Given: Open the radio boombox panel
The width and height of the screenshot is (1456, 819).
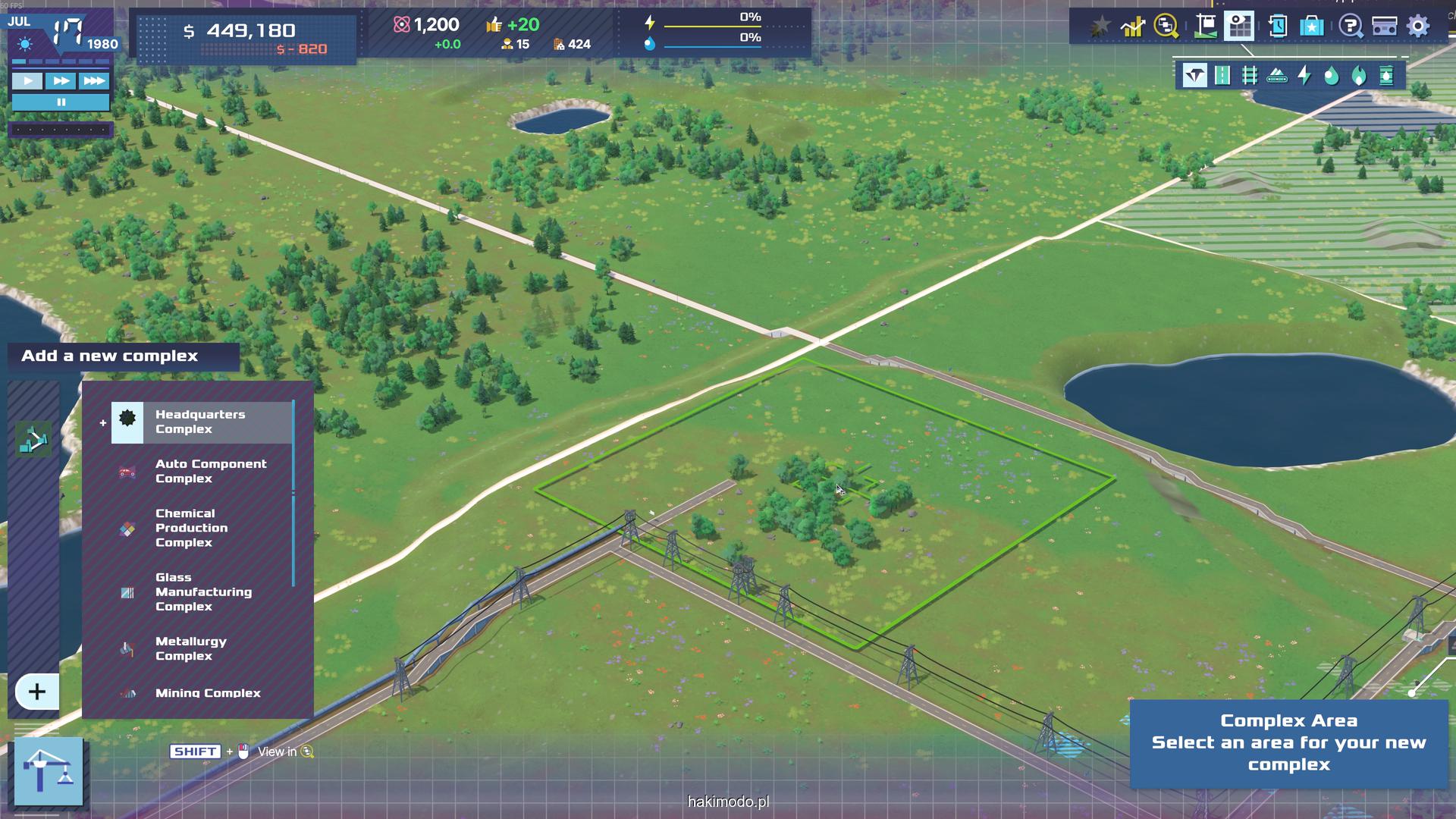Looking at the screenshot, I should pyautogui.click(x=1384, y=27).
